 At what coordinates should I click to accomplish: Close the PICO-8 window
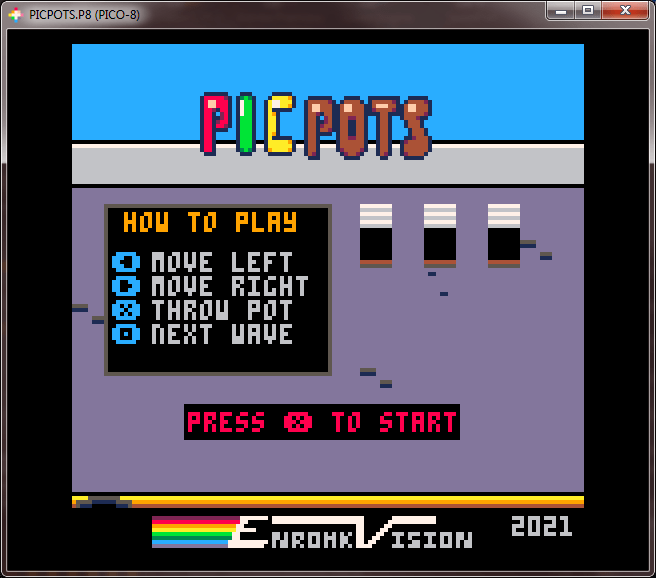[x=625, y=10]
